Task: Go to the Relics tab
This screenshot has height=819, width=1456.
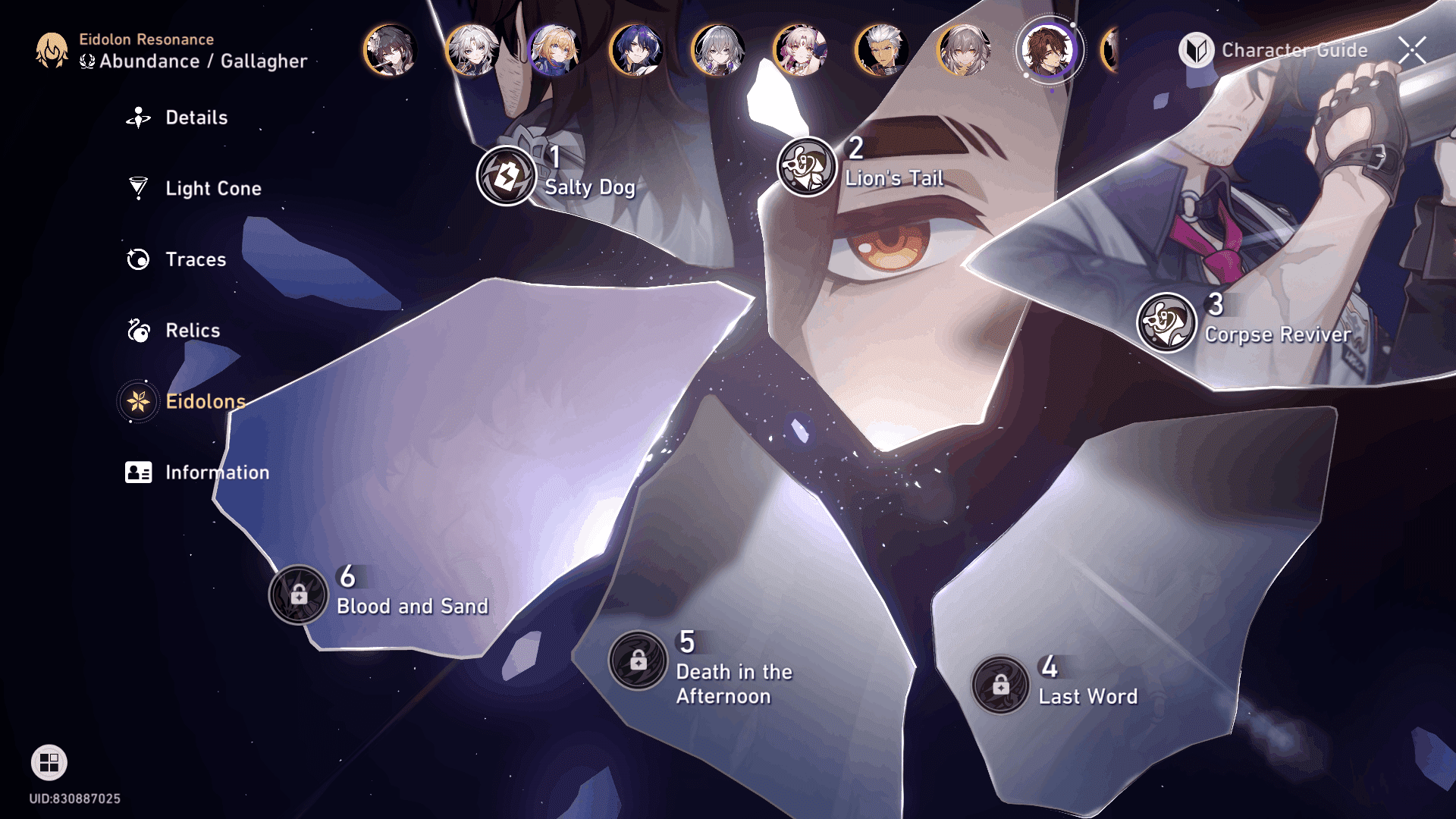Action: (x=192, y=331)
